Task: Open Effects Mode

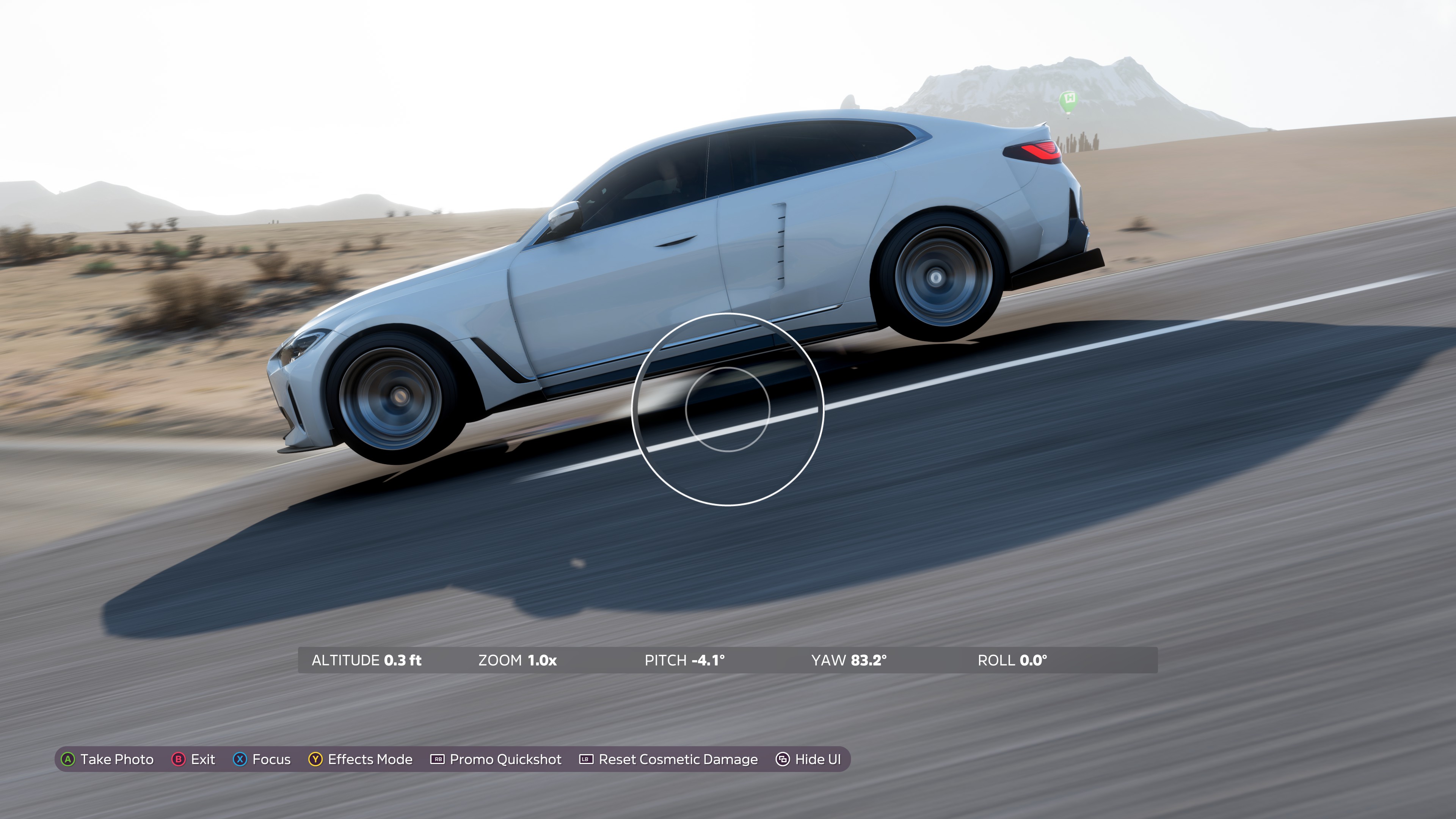Action: (361, 759)
